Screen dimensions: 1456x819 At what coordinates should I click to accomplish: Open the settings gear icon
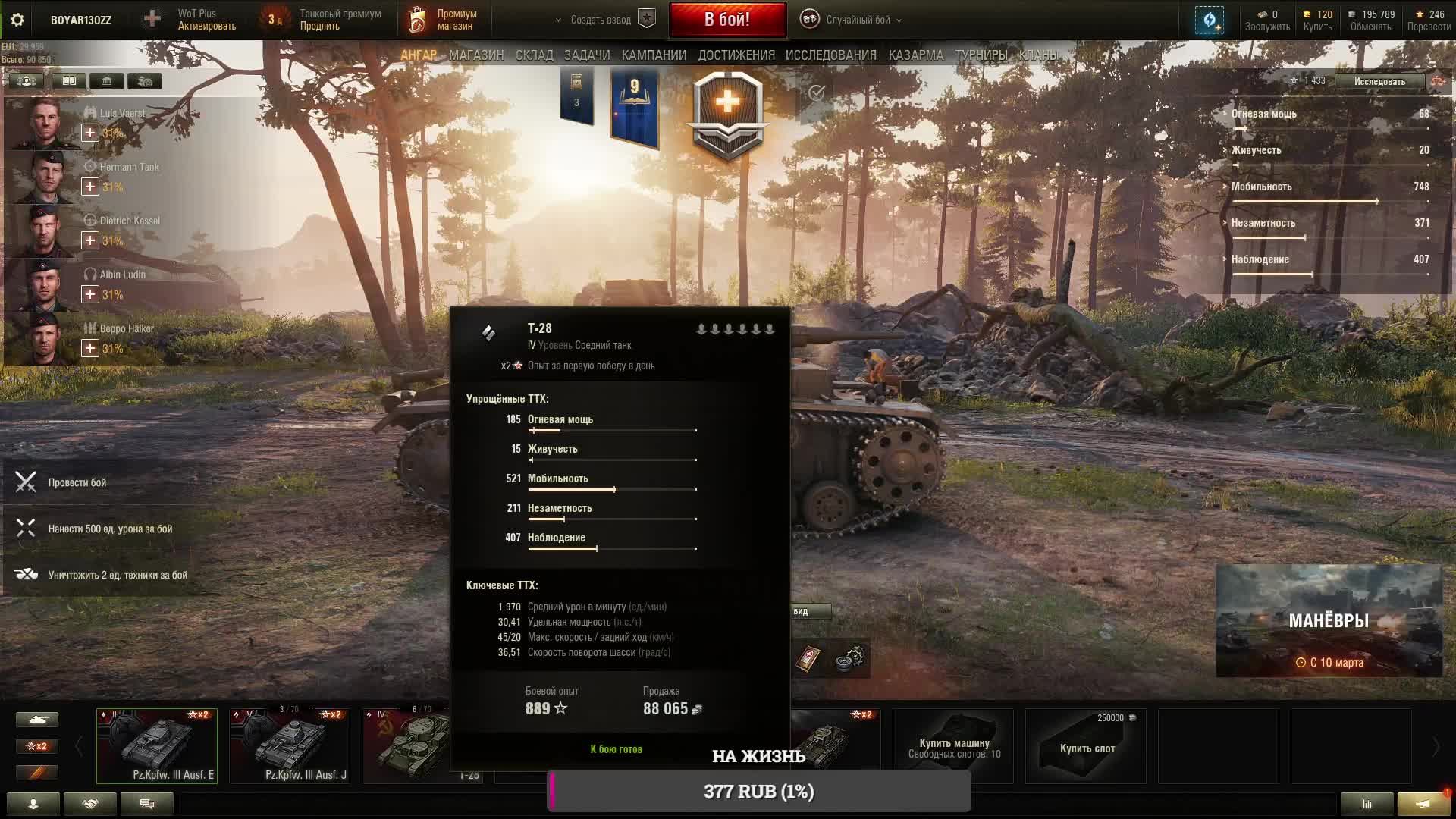click(17, 20)
